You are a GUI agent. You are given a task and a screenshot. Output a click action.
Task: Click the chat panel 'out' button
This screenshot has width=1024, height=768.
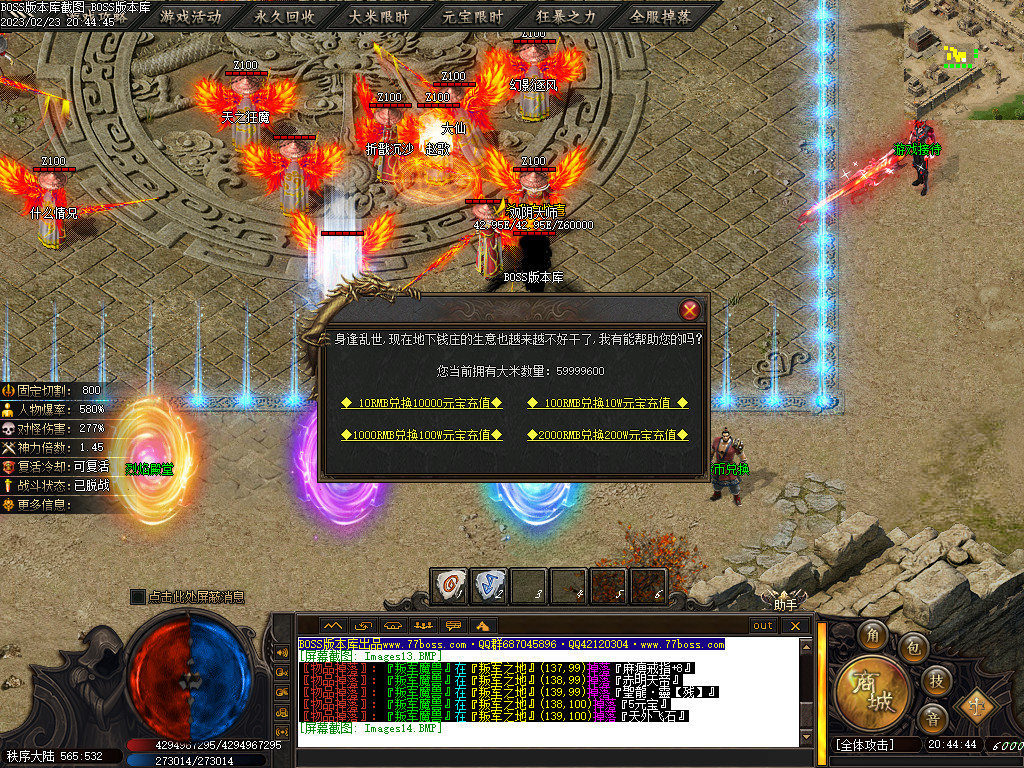(x=763, y=626)
